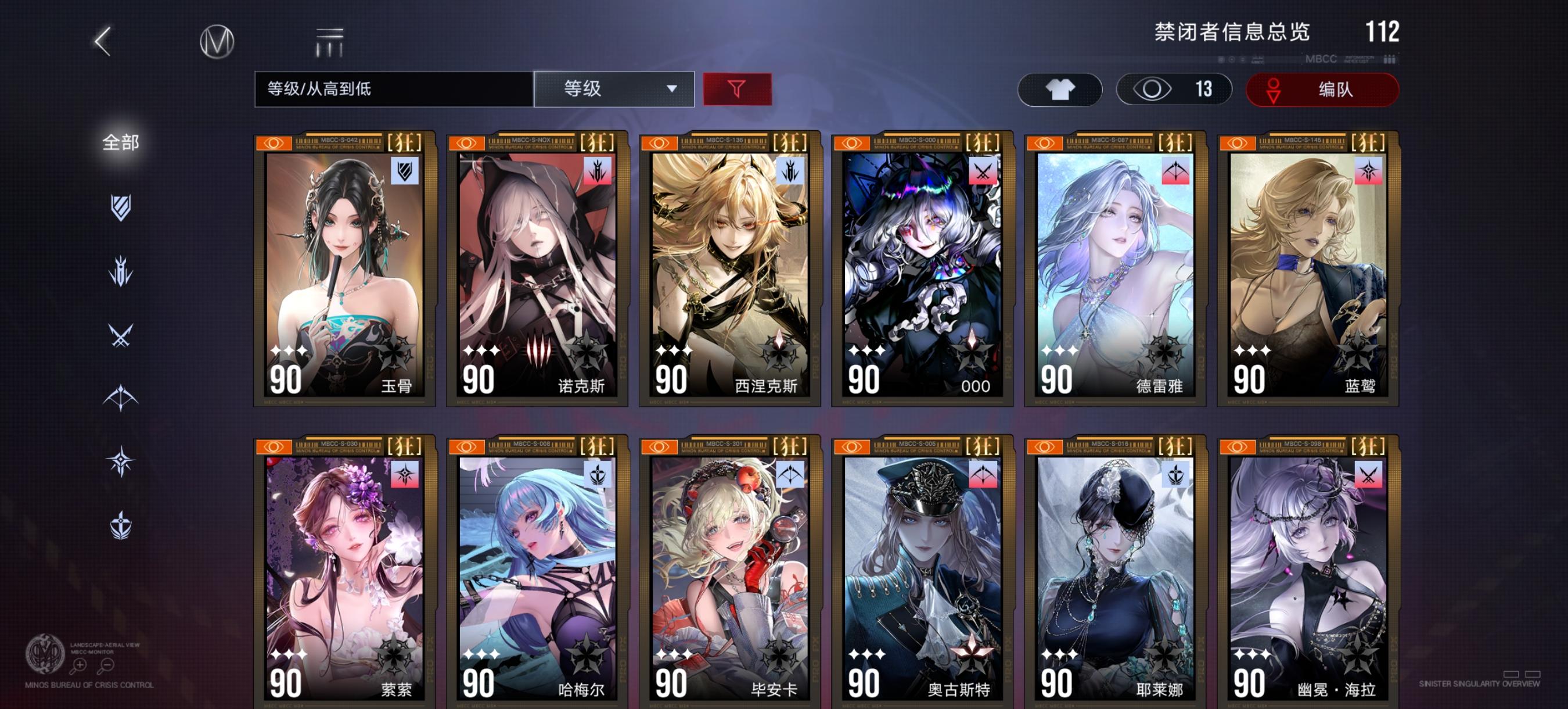Screen dimensions: 1568x709
Task: Toggle the eye counter showing 13
Action: [x=1175, y=88]
